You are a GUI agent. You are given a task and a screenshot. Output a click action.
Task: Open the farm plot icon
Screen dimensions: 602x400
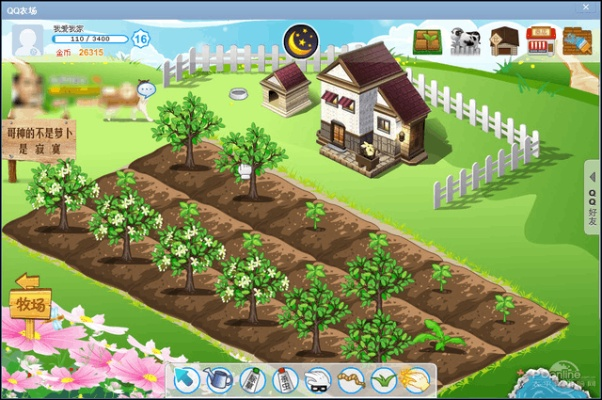pyautogui.click(x=427, y=41)
